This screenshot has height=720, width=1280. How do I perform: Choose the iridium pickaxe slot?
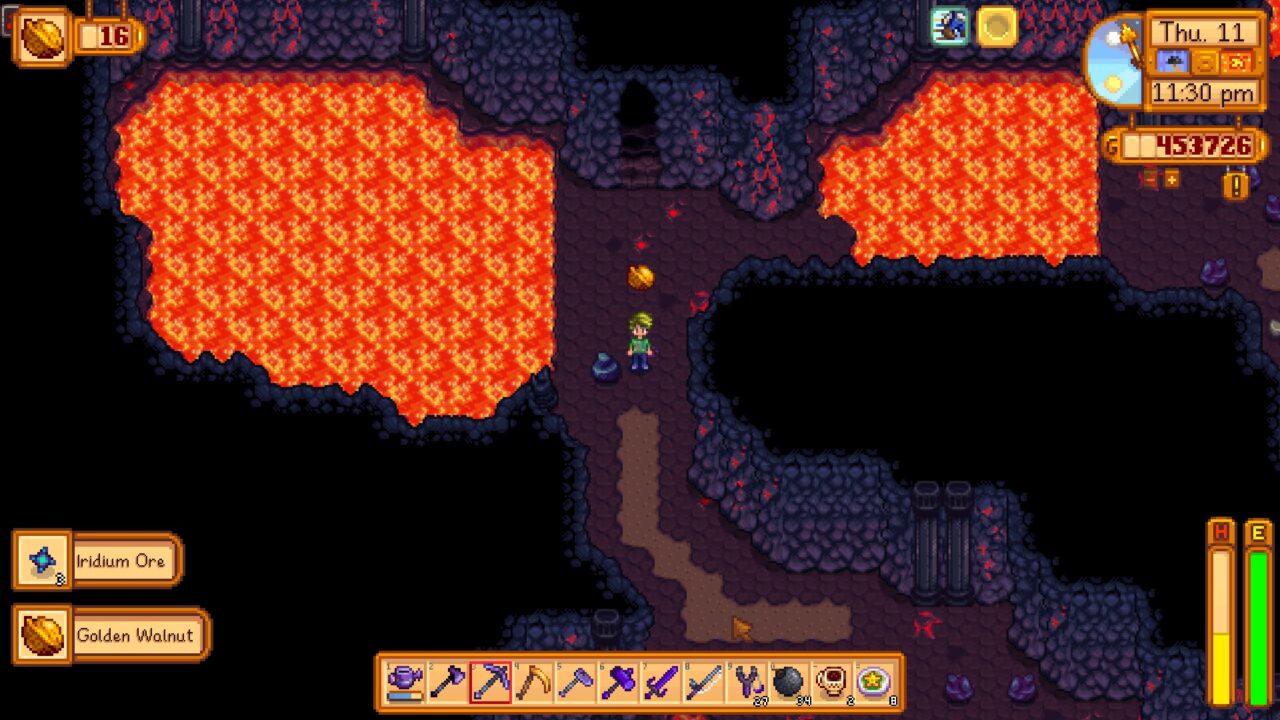click(490, 683)
